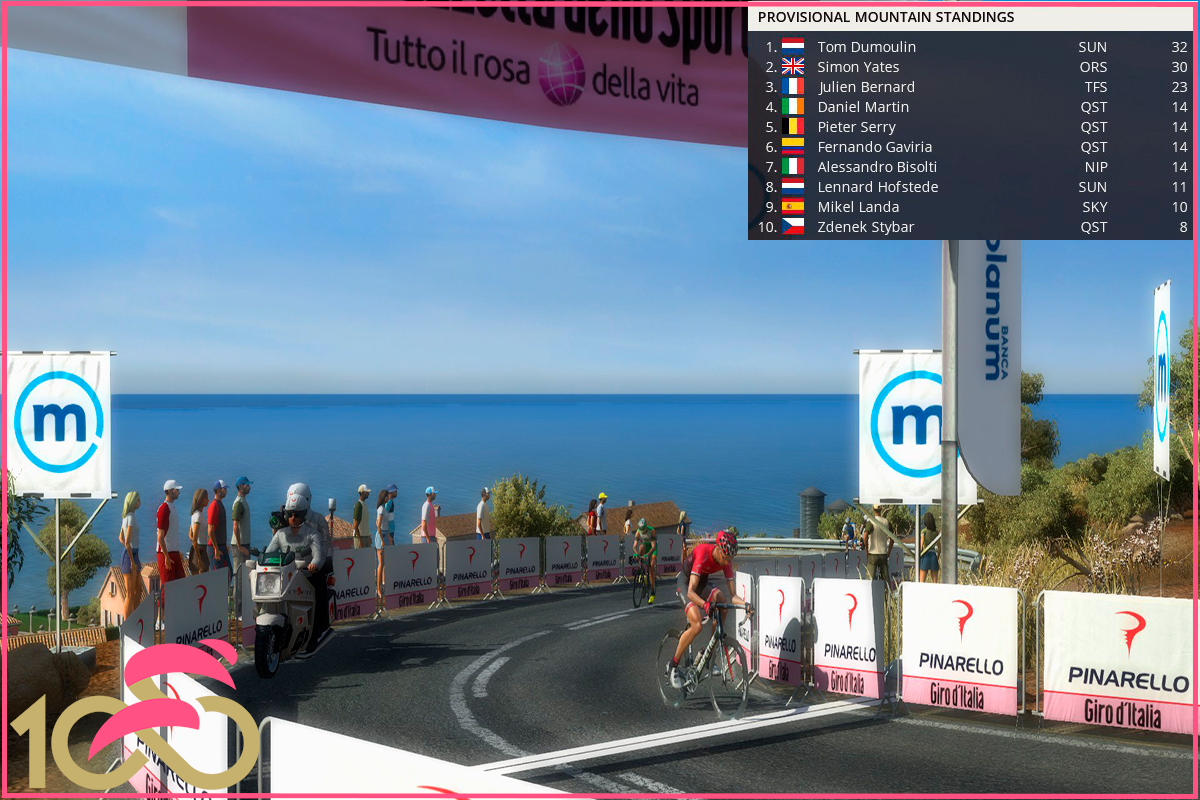Image resolution: width=1200 pixels, height=800 pixels.
Task: Select Tom Dumoulin in the mountain standings
Action: pos(866,47)
